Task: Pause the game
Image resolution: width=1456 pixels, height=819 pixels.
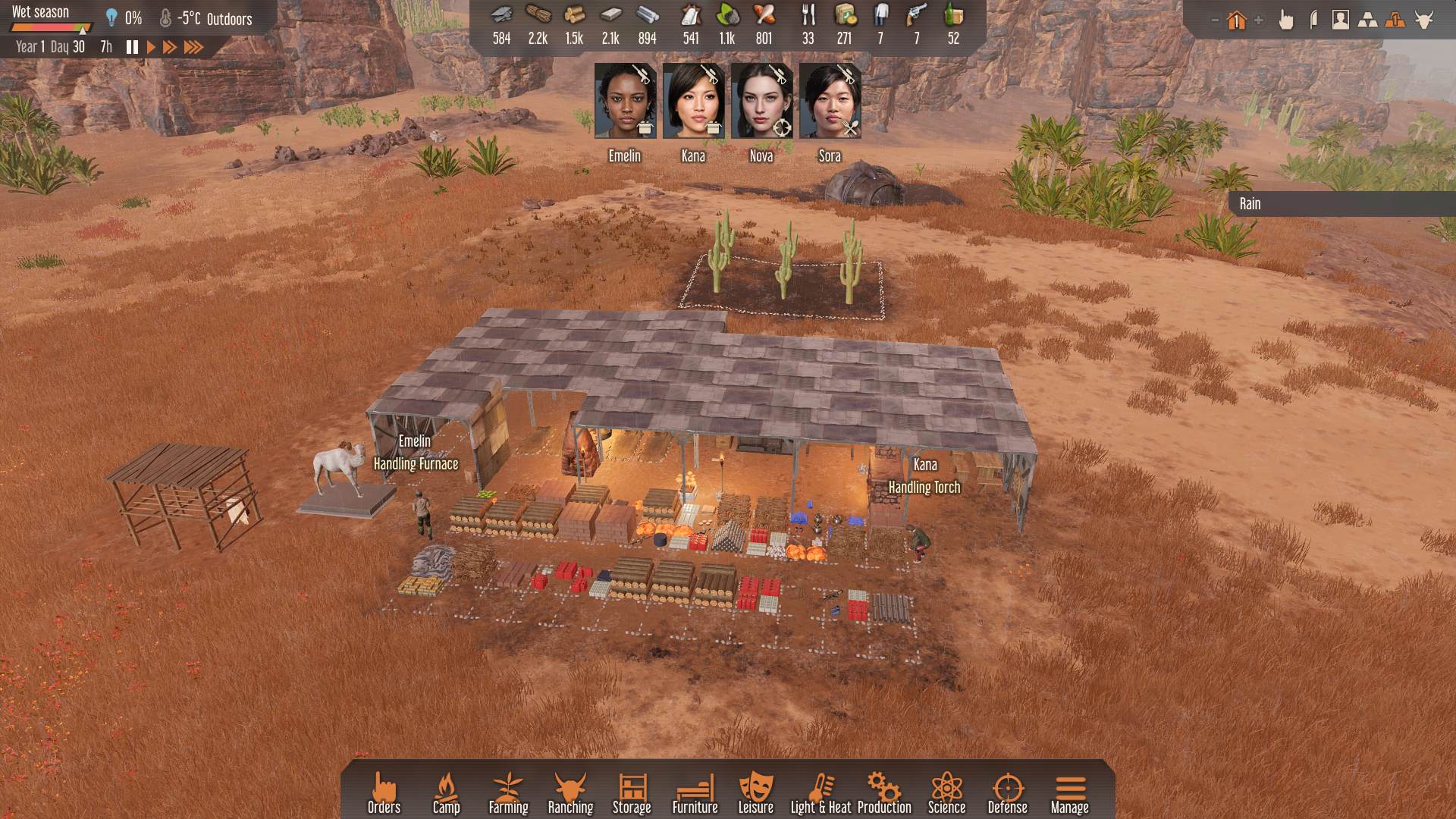Action: coord(132,47)
